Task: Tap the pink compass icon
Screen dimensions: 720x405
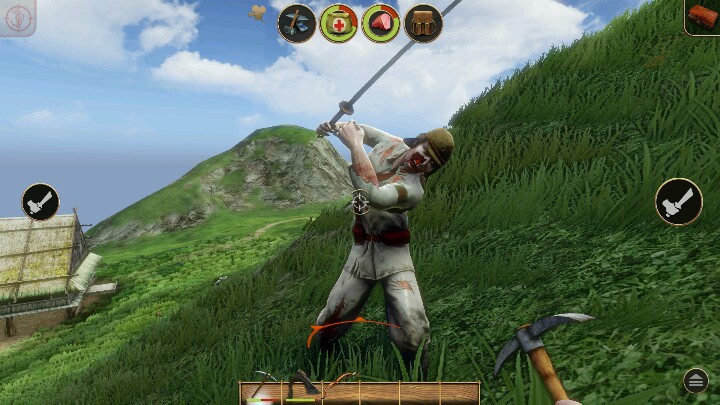Action: 19,19
